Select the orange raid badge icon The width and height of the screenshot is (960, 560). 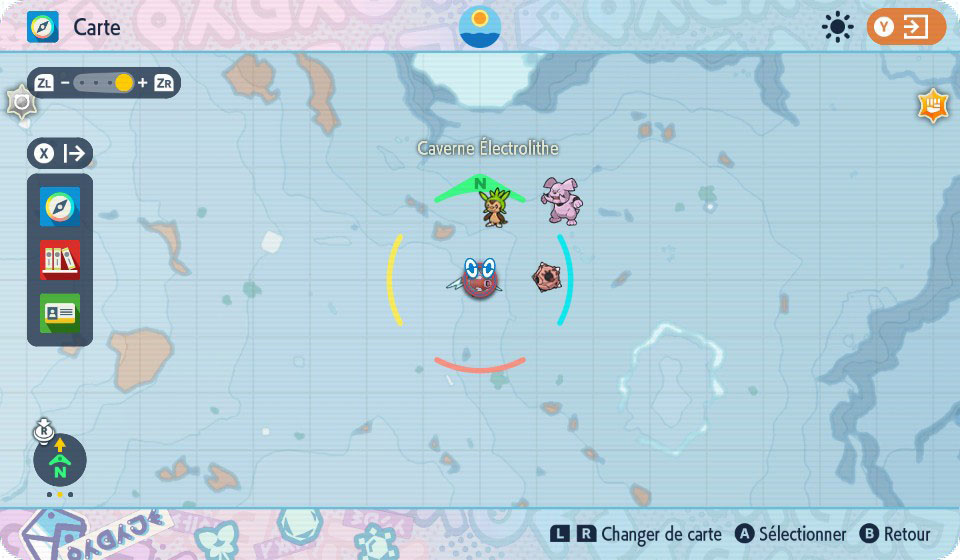point(933,106)
